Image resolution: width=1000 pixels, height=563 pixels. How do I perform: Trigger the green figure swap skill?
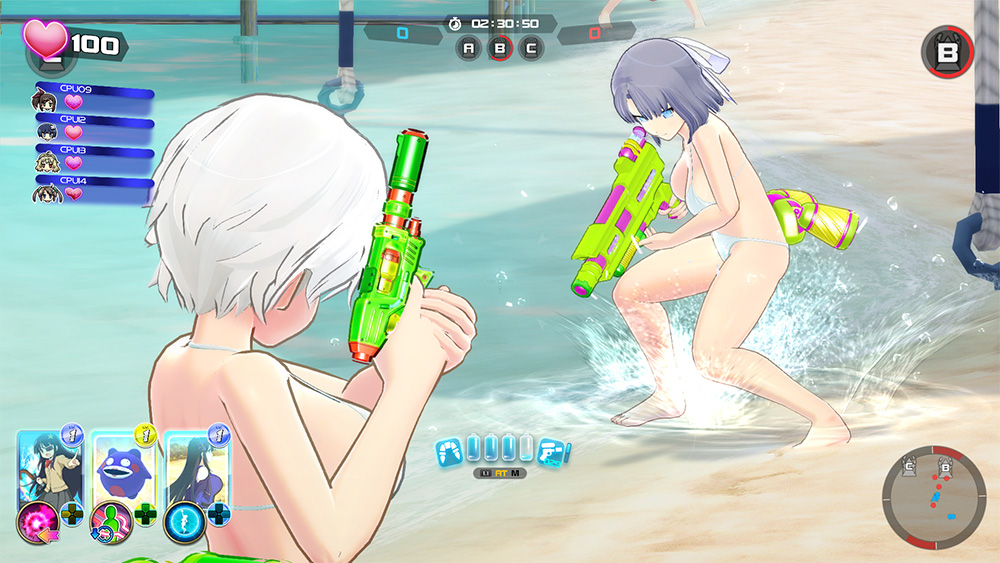point(109,520)
